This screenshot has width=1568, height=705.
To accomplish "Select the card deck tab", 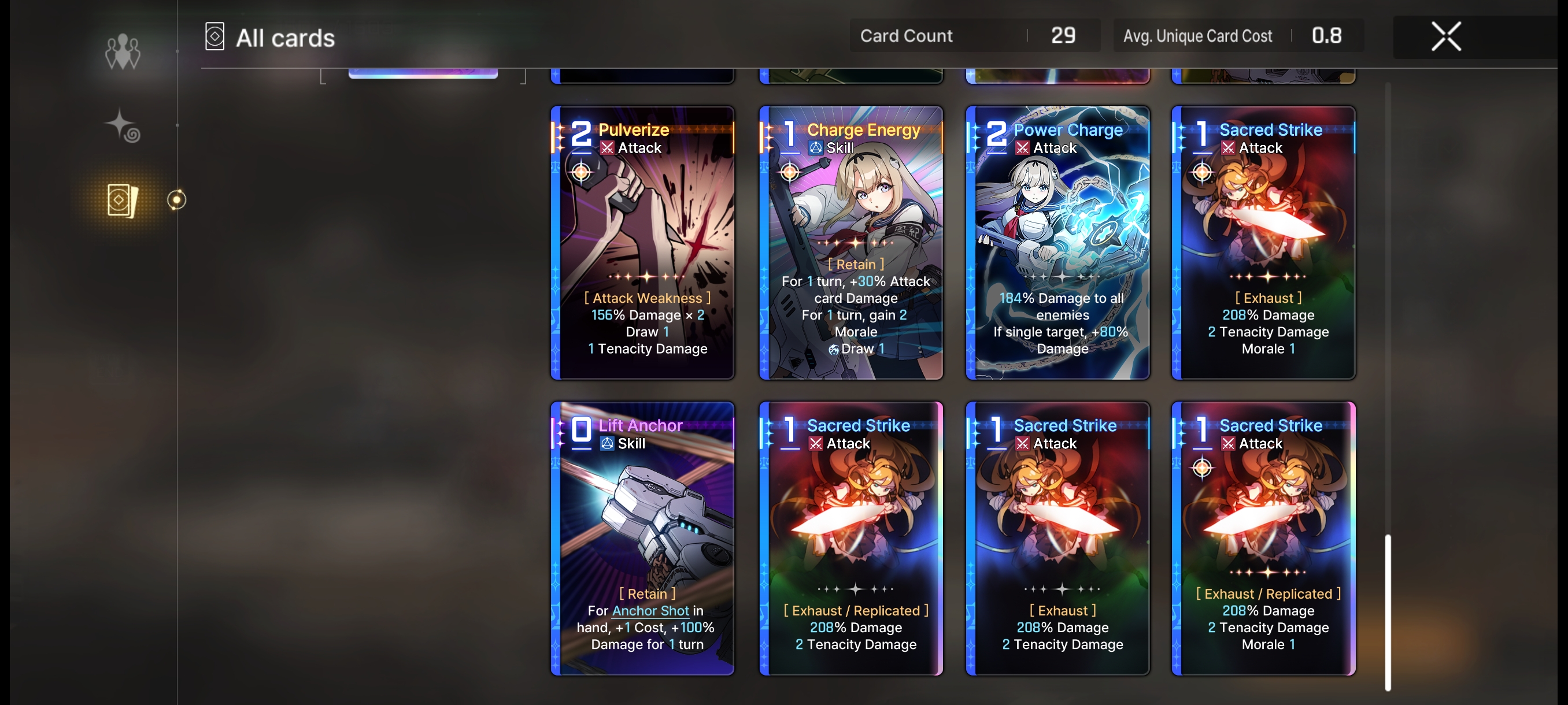I will coord(123,199).
